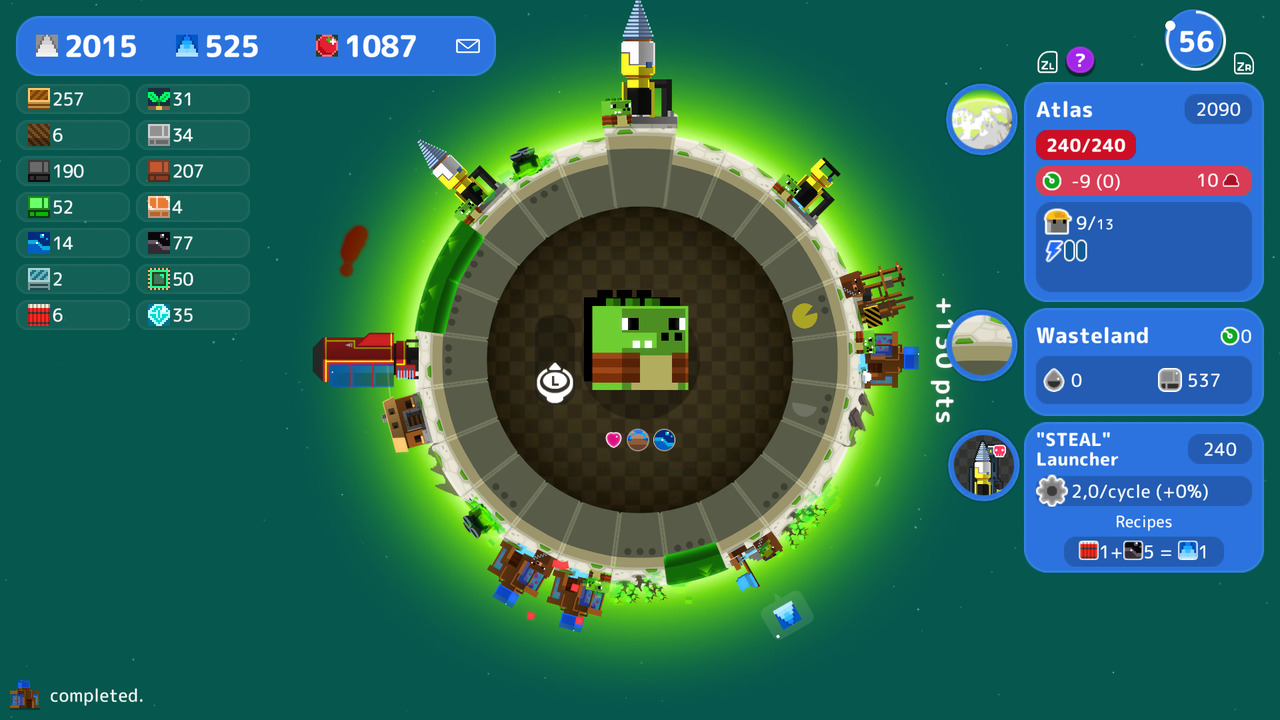Toggle the desert planet orb below the creature
This screenshot has height=720, width=1280.
click(638, 439)
